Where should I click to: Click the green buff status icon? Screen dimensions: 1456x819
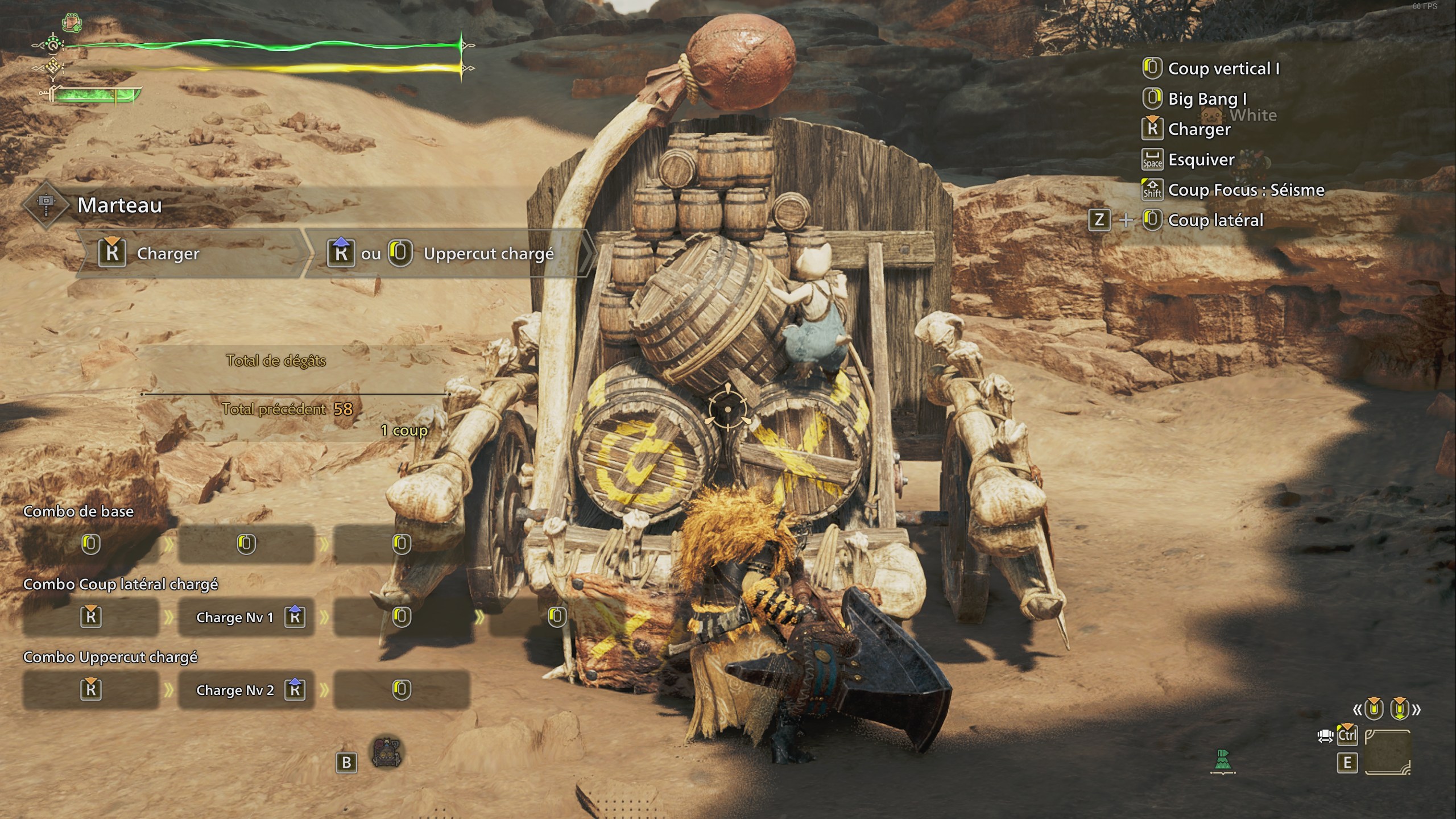pos(72,23)
